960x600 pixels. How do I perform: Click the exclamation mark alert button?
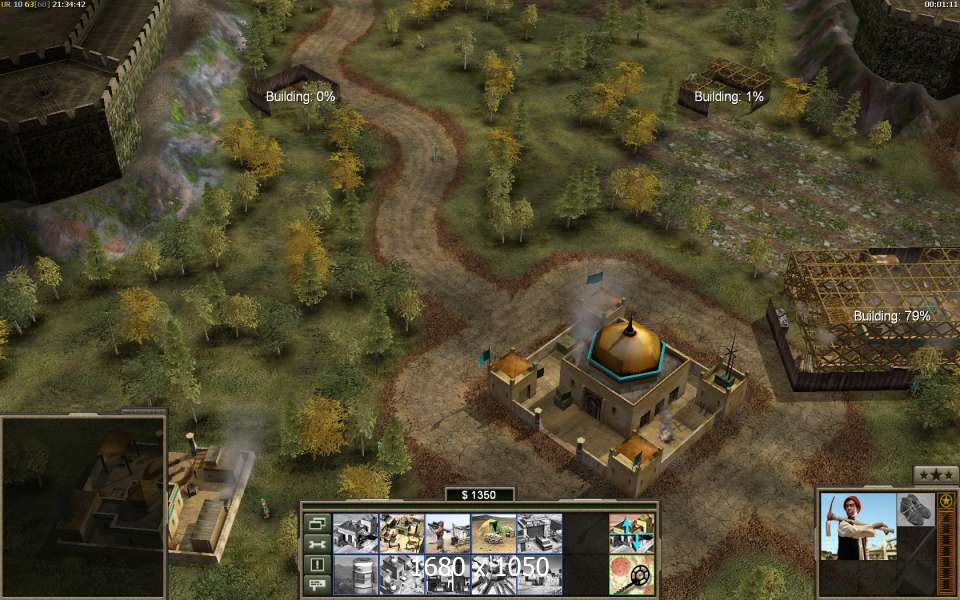tap(317, 565)
